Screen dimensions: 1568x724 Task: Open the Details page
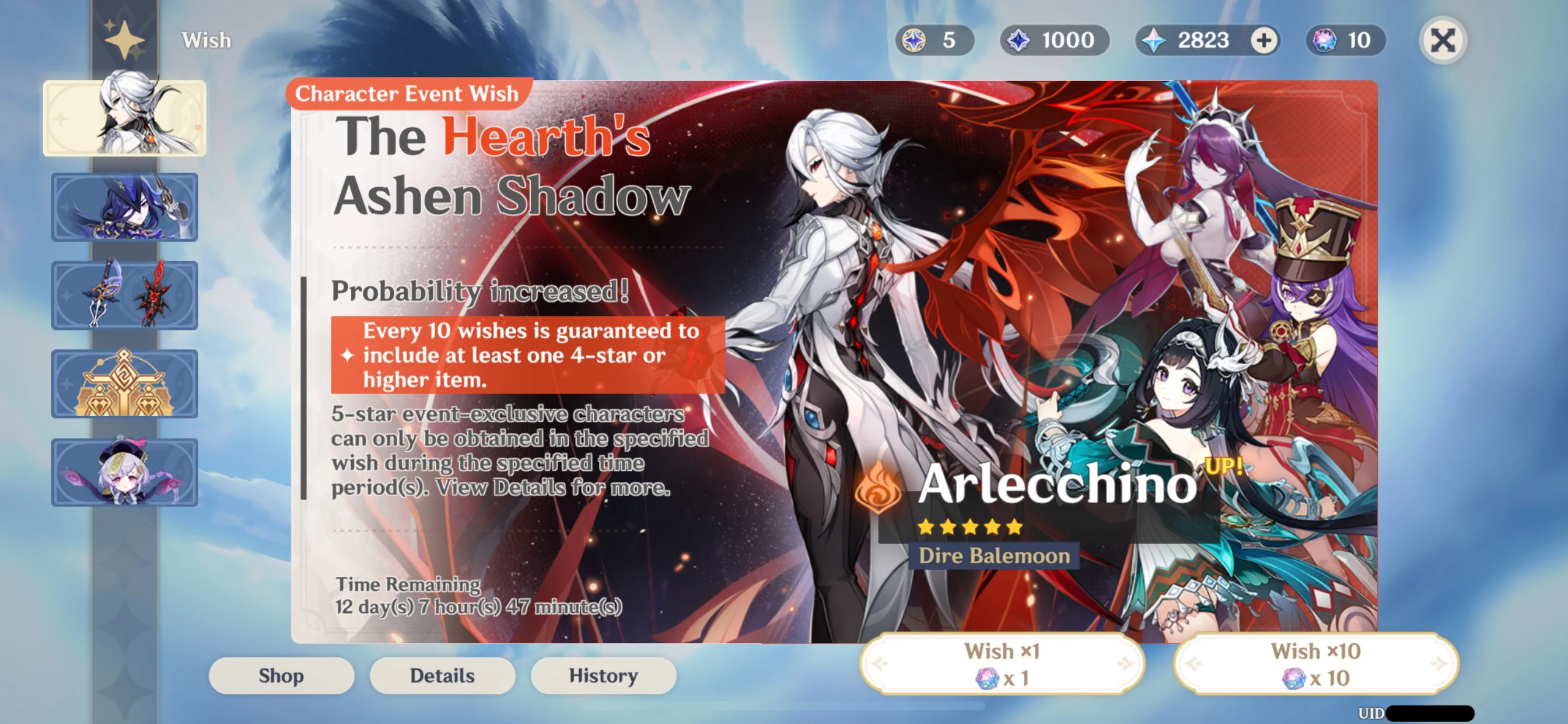click(x=442, y=676)
